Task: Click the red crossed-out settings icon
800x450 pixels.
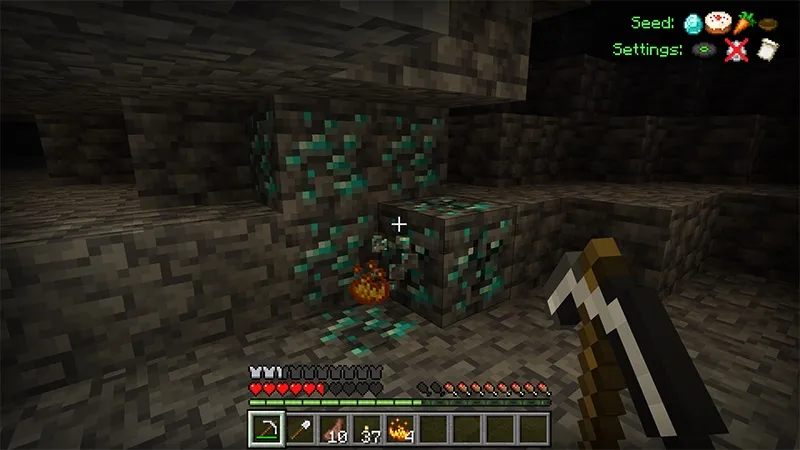Action: click(735, 48)
